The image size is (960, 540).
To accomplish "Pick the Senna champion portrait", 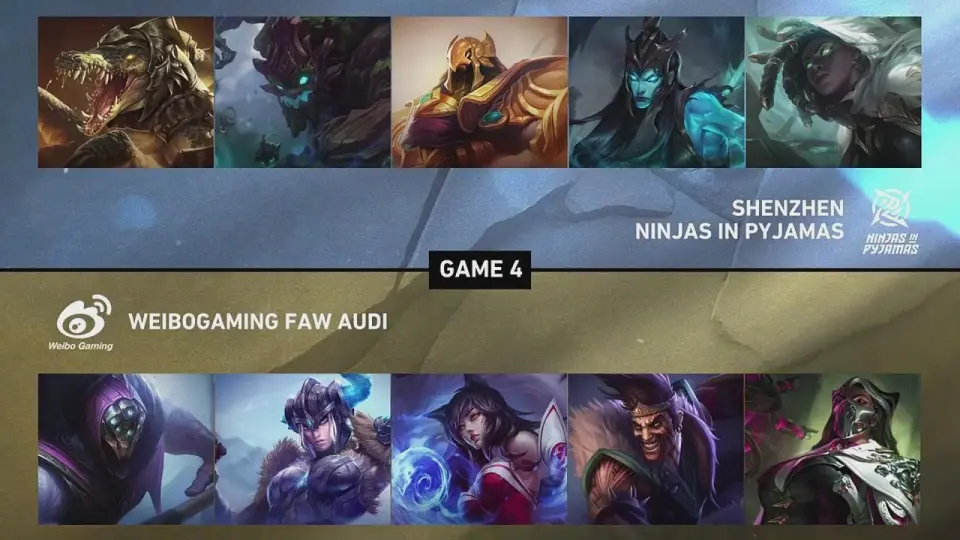I will click(x=833, y=92).
